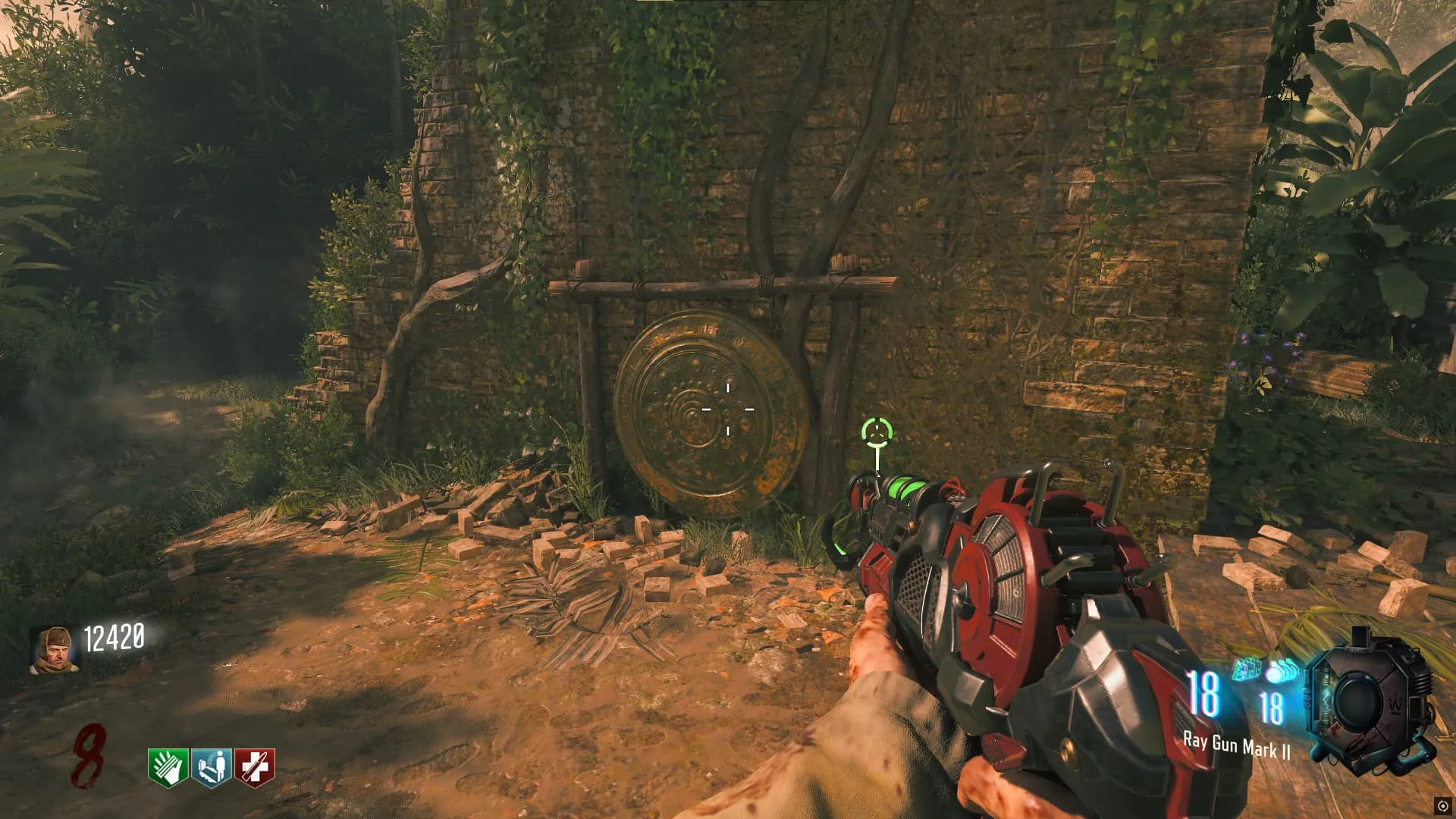The height and width of the screenshot is (819, 1456).
Task: Select the glowing grenade stack icon
Action: tap(1282, 670)
